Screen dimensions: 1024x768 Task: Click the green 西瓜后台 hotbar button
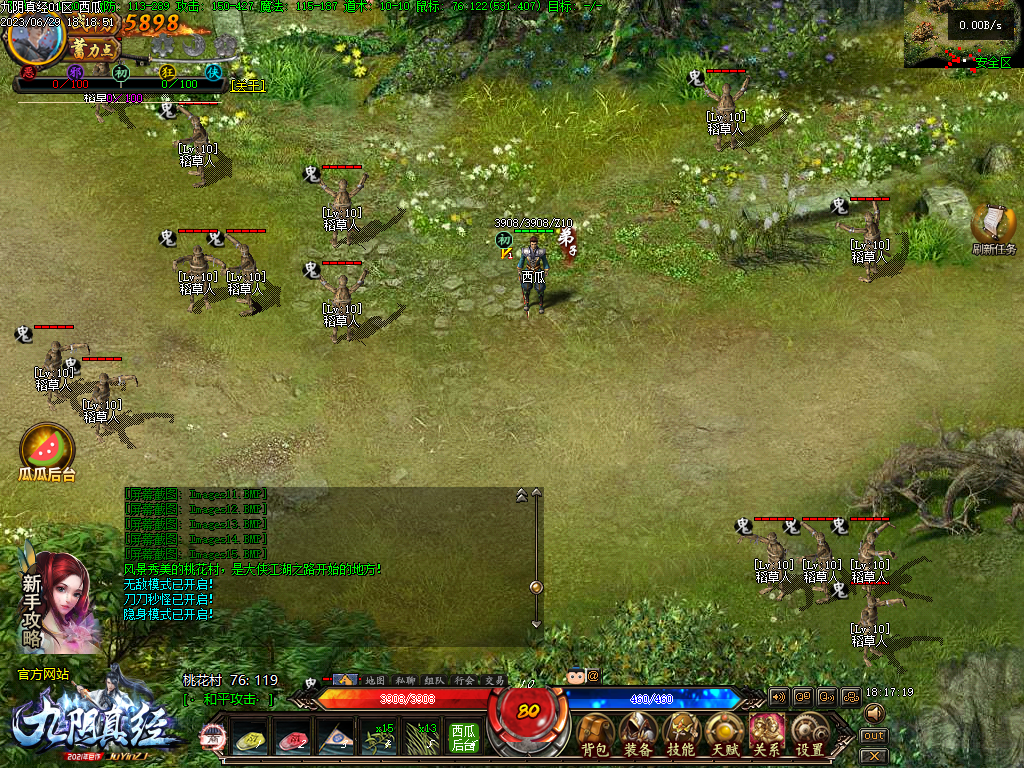pyautogui.click(x=463, y=738)
